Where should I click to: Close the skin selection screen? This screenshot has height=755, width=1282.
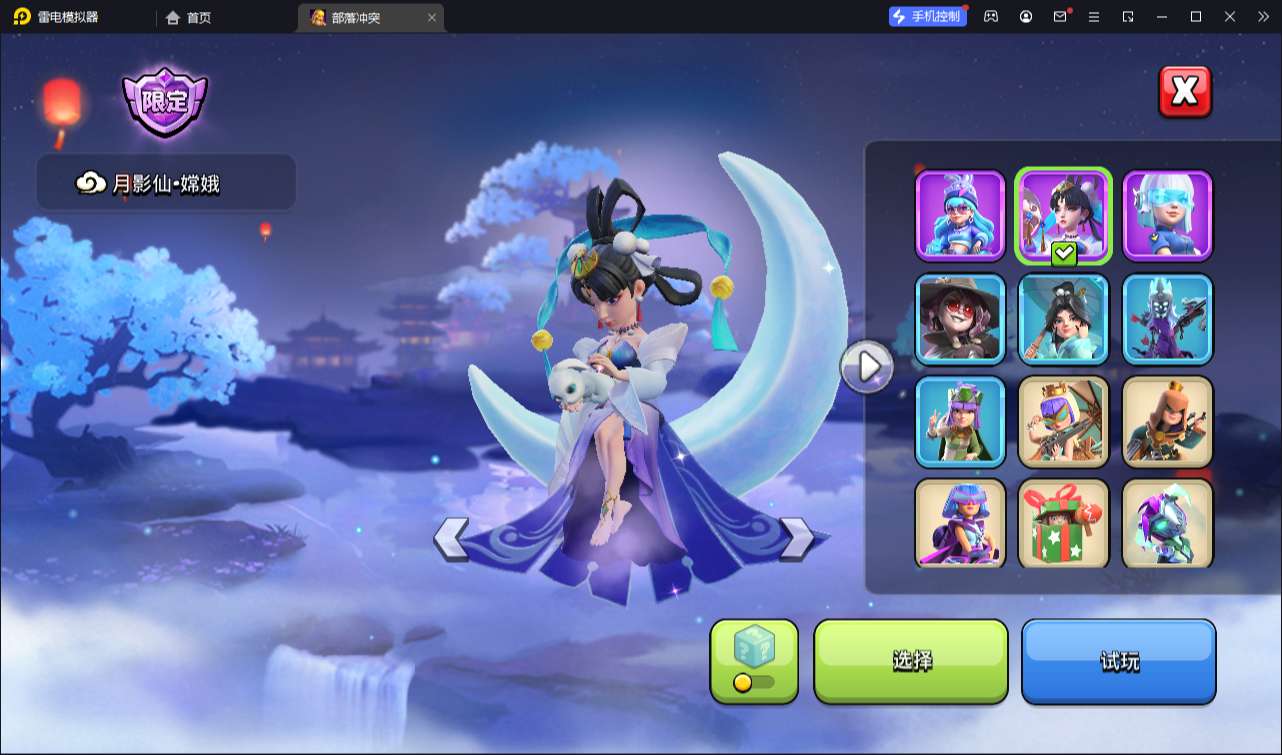1185,92
